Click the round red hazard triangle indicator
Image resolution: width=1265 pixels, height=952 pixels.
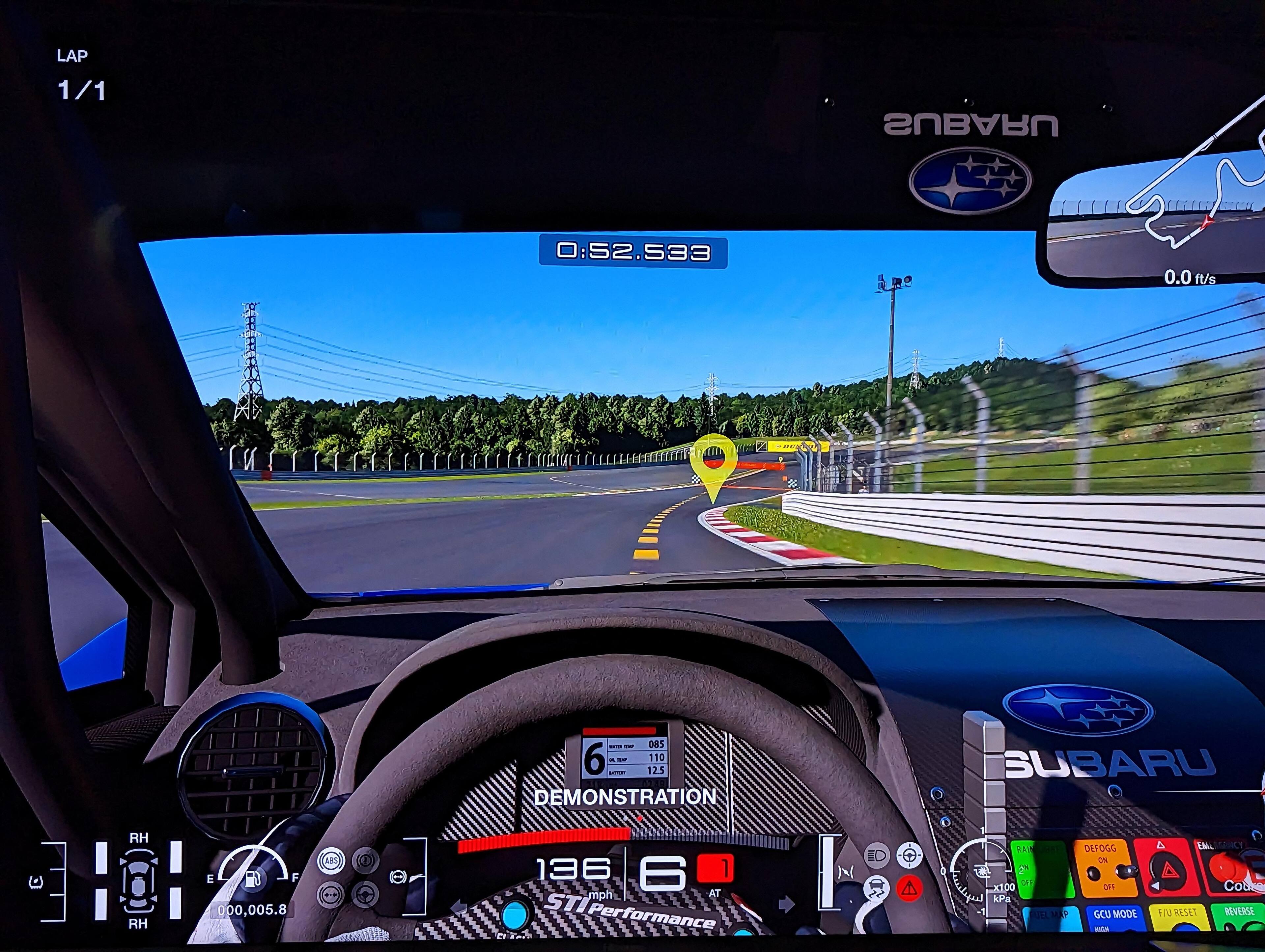point(909,888)
